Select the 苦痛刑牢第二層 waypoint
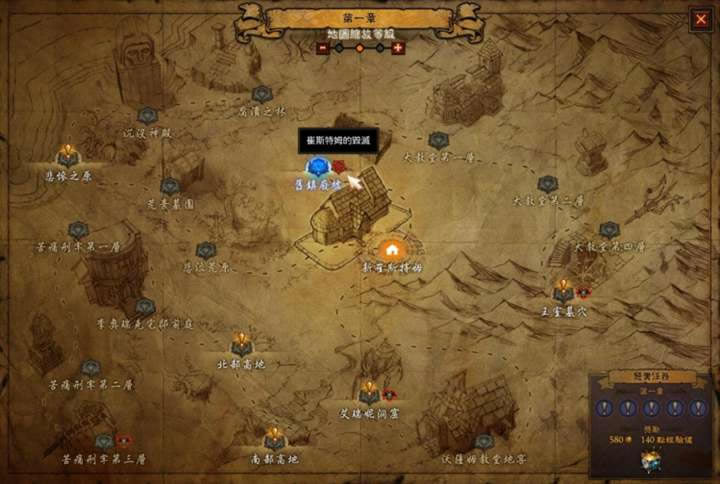The width and height of the screenshot is (720, 484). pos(91,368)
